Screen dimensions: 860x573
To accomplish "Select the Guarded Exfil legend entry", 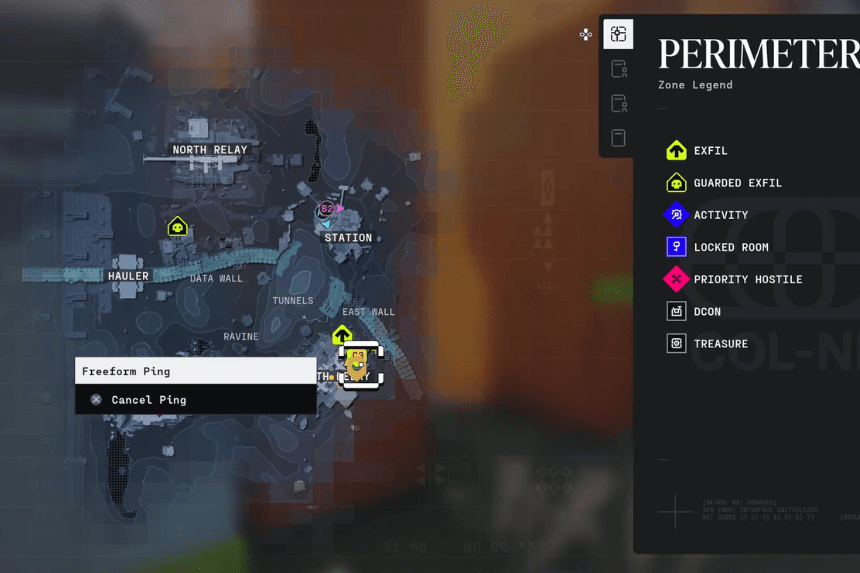I will click(x=737, y=183).
